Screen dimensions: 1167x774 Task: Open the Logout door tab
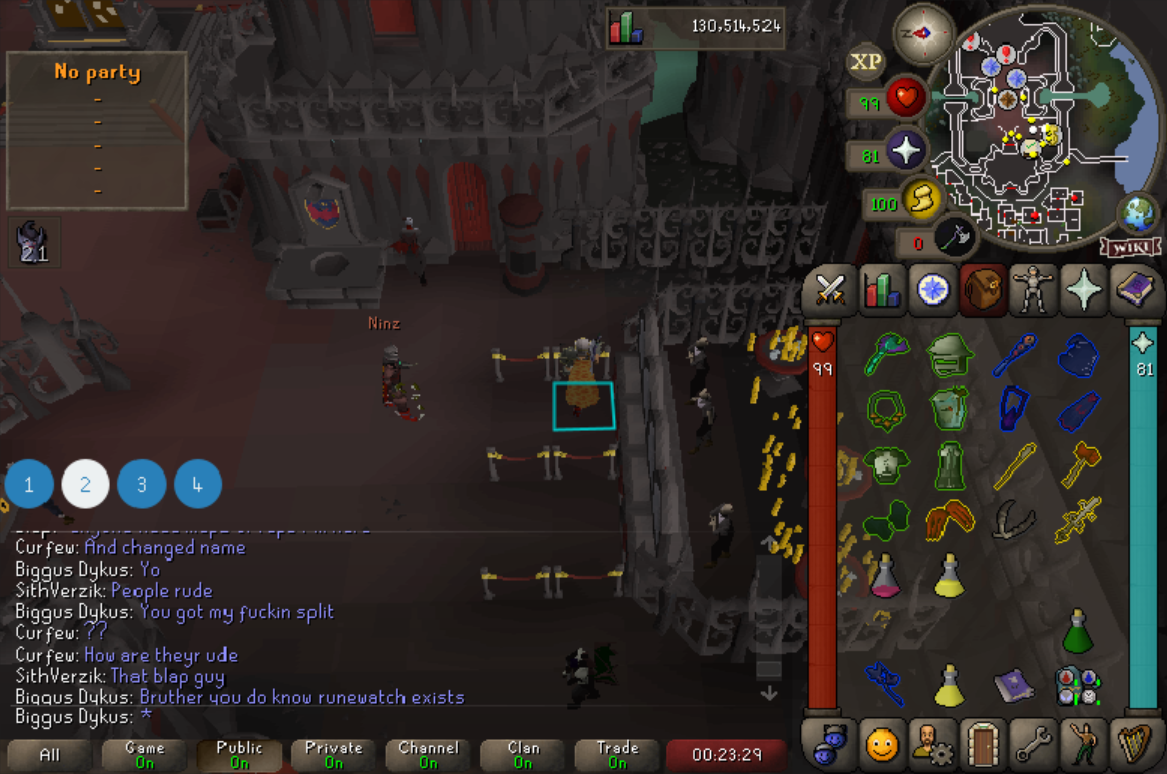coord(983,743)
